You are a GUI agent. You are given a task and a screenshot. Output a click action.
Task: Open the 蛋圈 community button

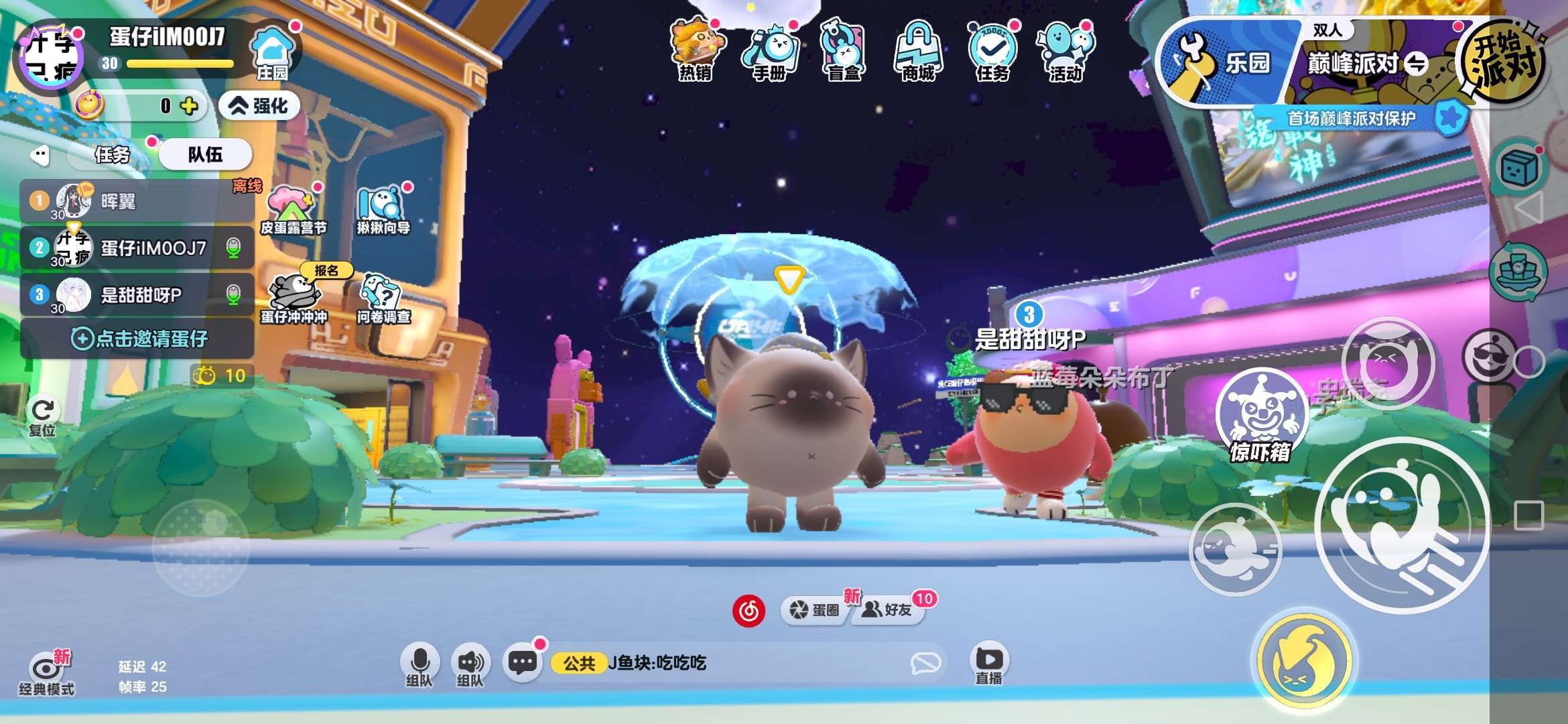[x=815, y=609]
